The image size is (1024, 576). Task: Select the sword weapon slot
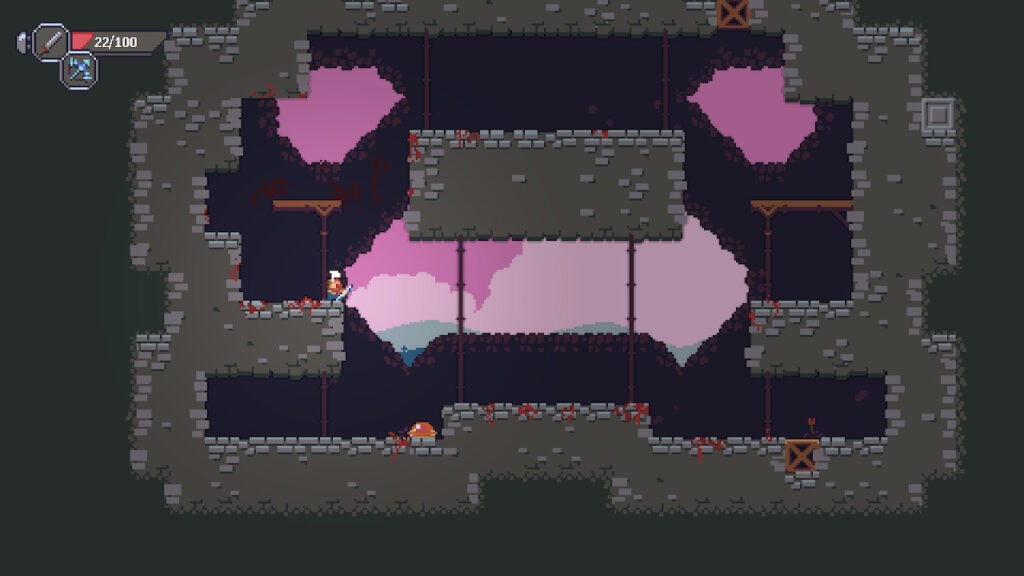tap(50, 42)
